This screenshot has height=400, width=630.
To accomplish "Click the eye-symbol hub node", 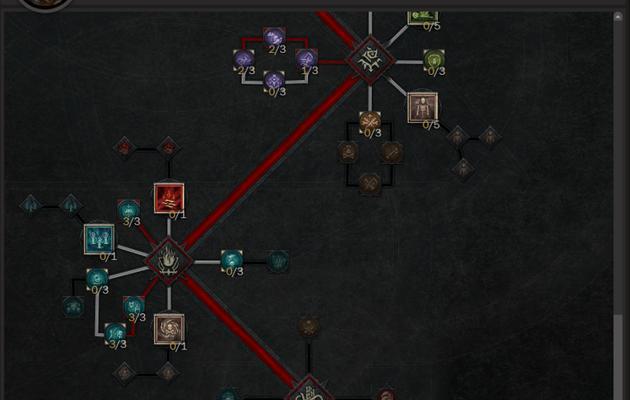I will pos(370,59).
